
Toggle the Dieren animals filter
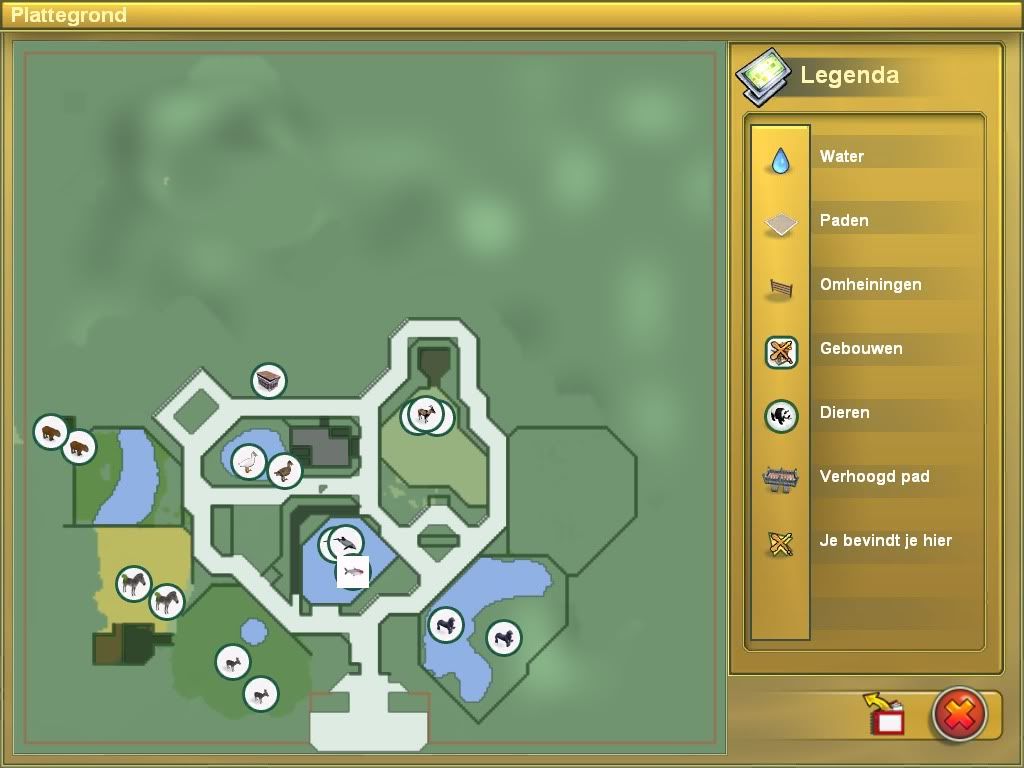(780, 415)
